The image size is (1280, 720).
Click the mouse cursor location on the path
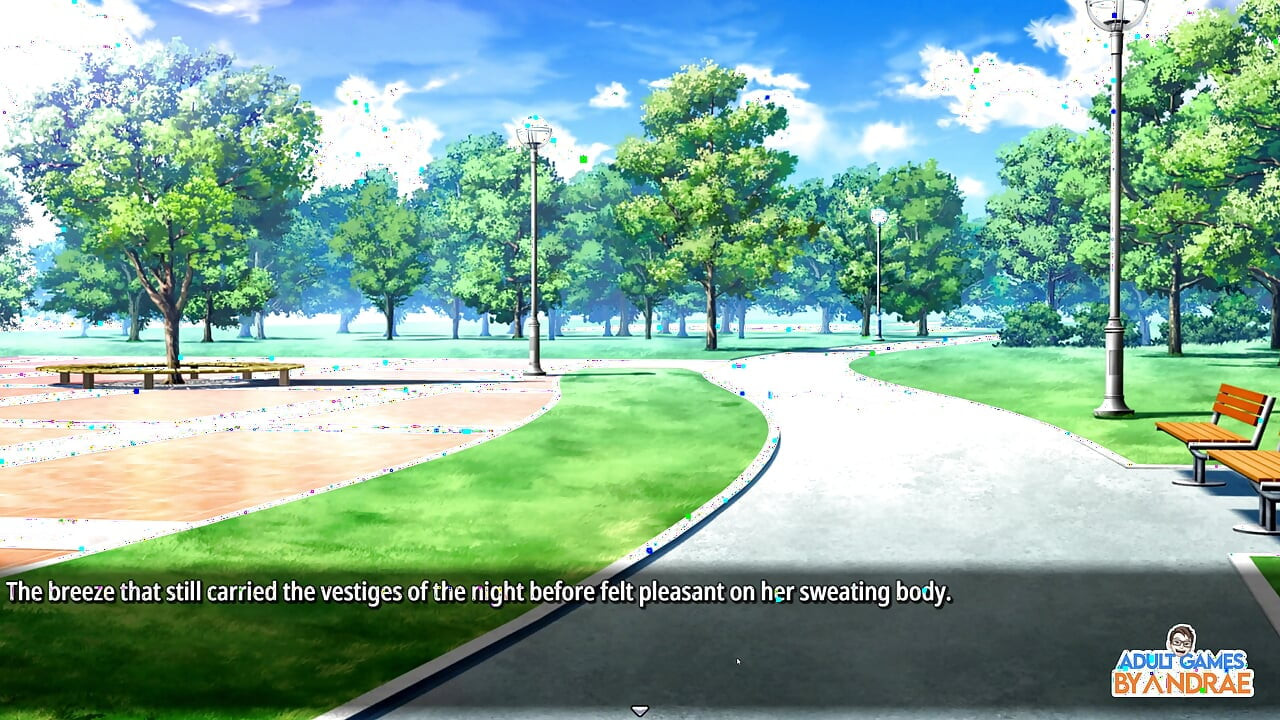pos(738,662)
